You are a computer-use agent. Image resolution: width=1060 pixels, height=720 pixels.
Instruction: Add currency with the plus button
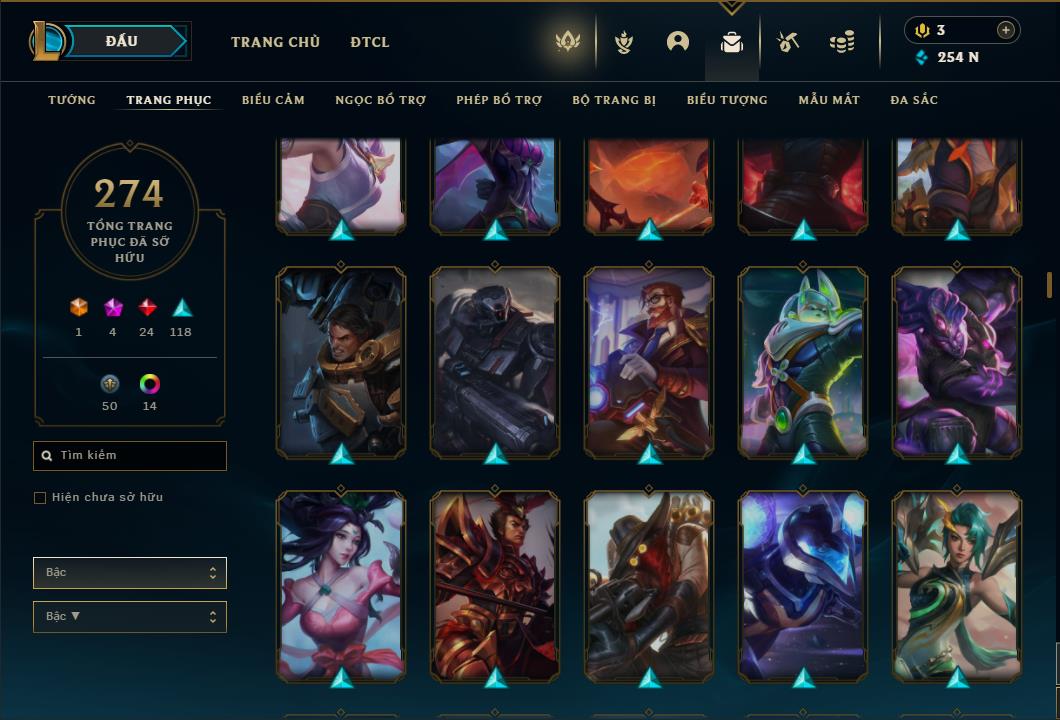pyautogui.click(x=1006, y=30)
